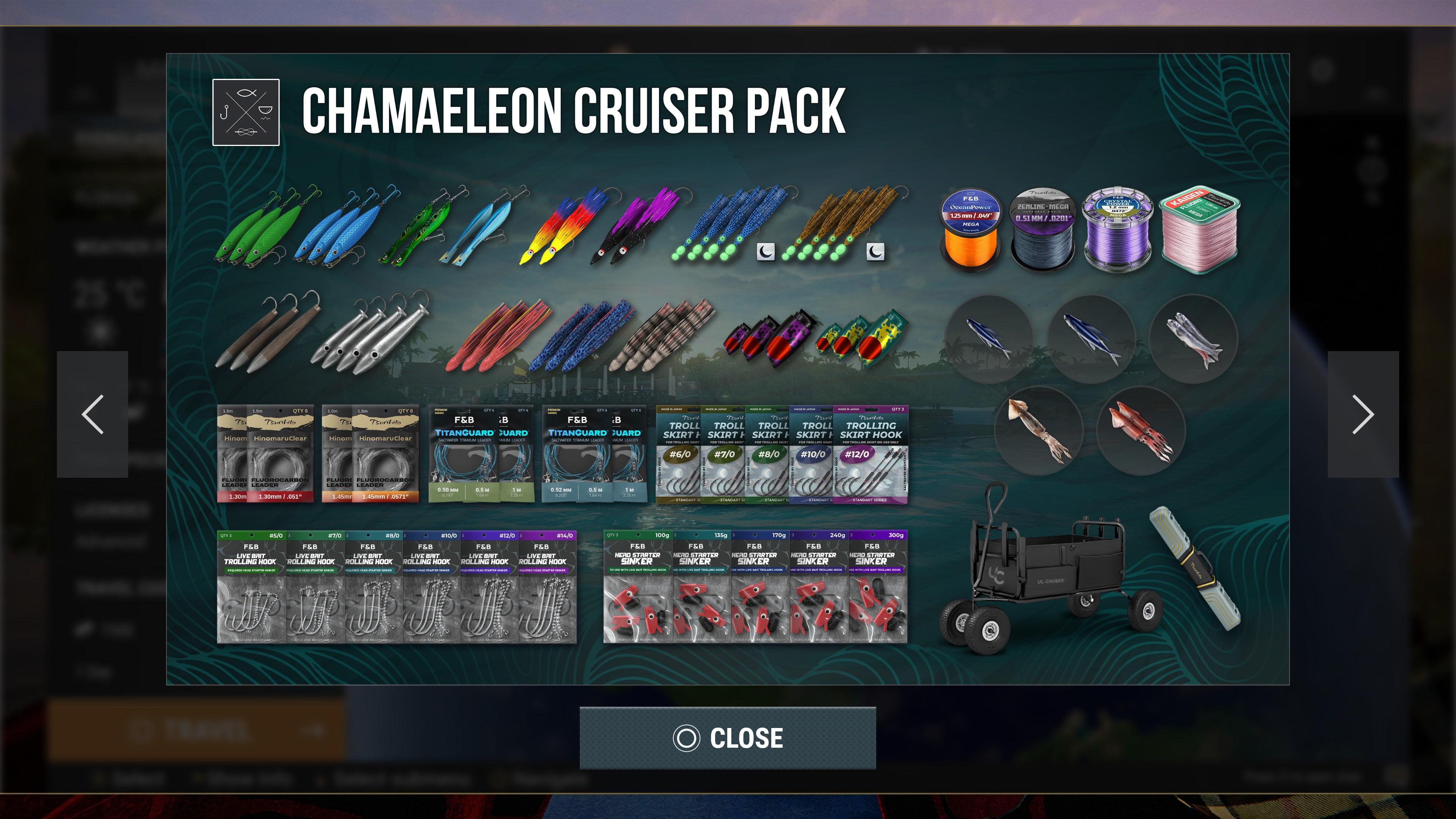Go to the previous pack image
The image size is (1456, 819).
(x=93, y=414)
